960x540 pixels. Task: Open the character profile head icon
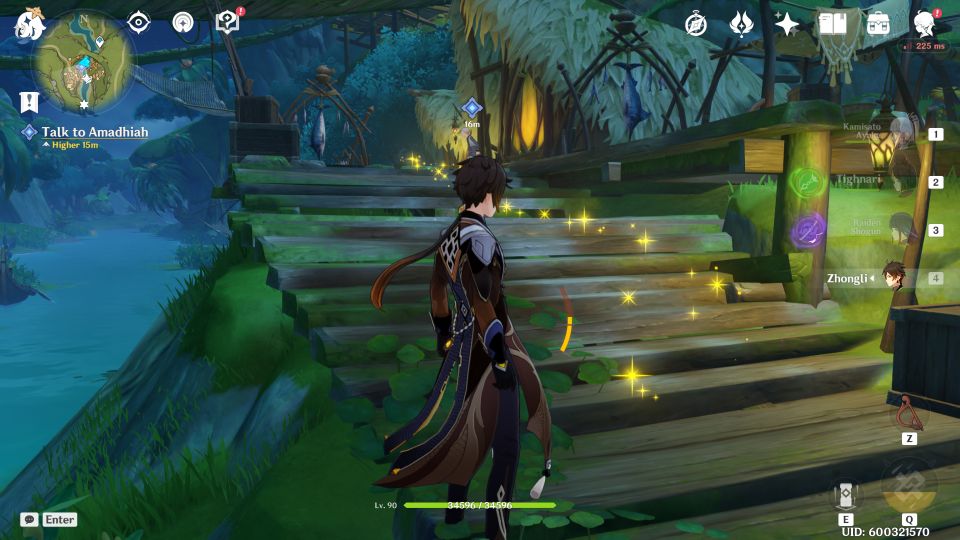coord(924,24)
